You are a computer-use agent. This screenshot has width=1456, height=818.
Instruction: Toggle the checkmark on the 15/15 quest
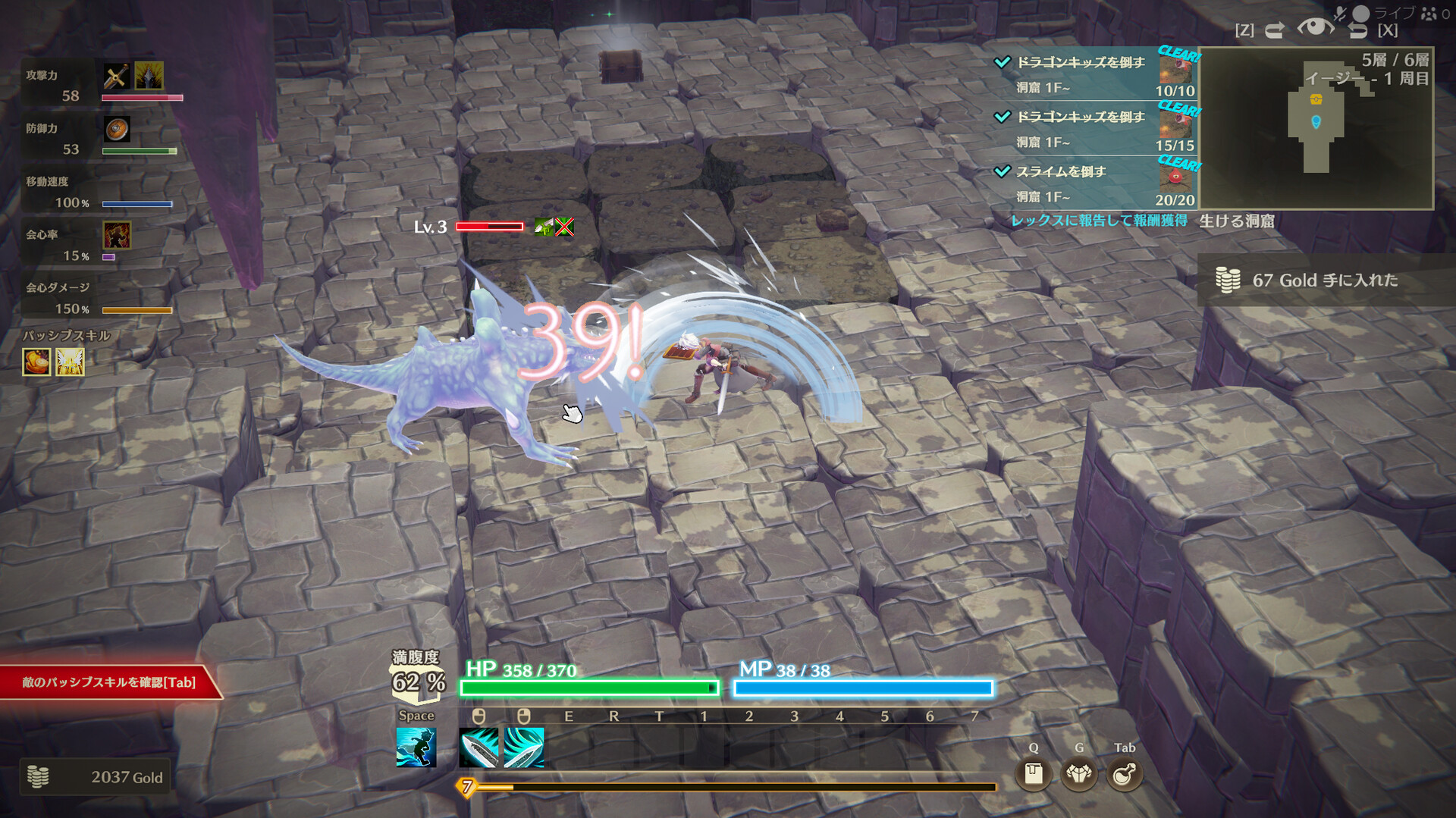click(1005, 118)
